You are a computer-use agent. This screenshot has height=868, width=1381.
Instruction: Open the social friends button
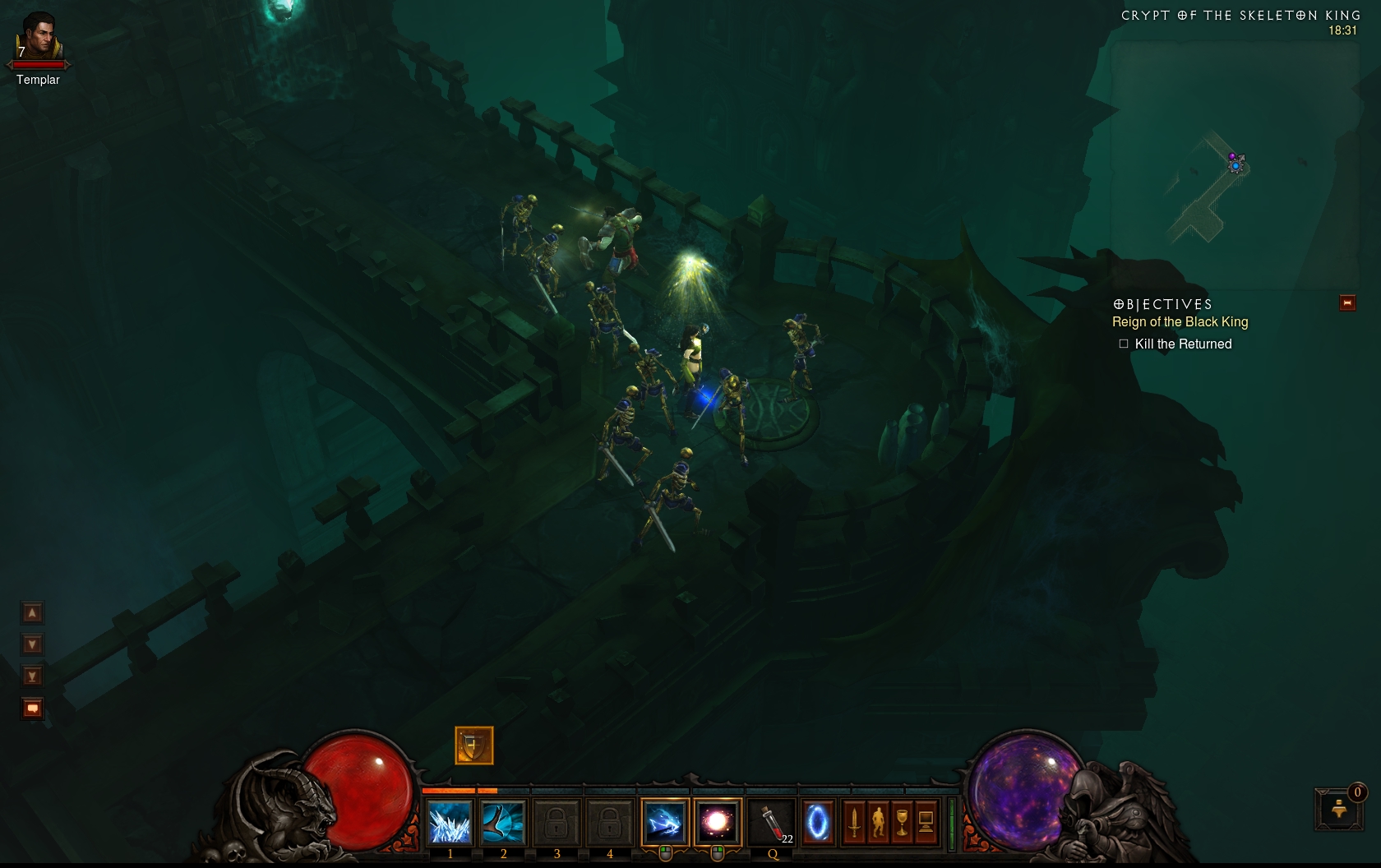click(1340, 810)
